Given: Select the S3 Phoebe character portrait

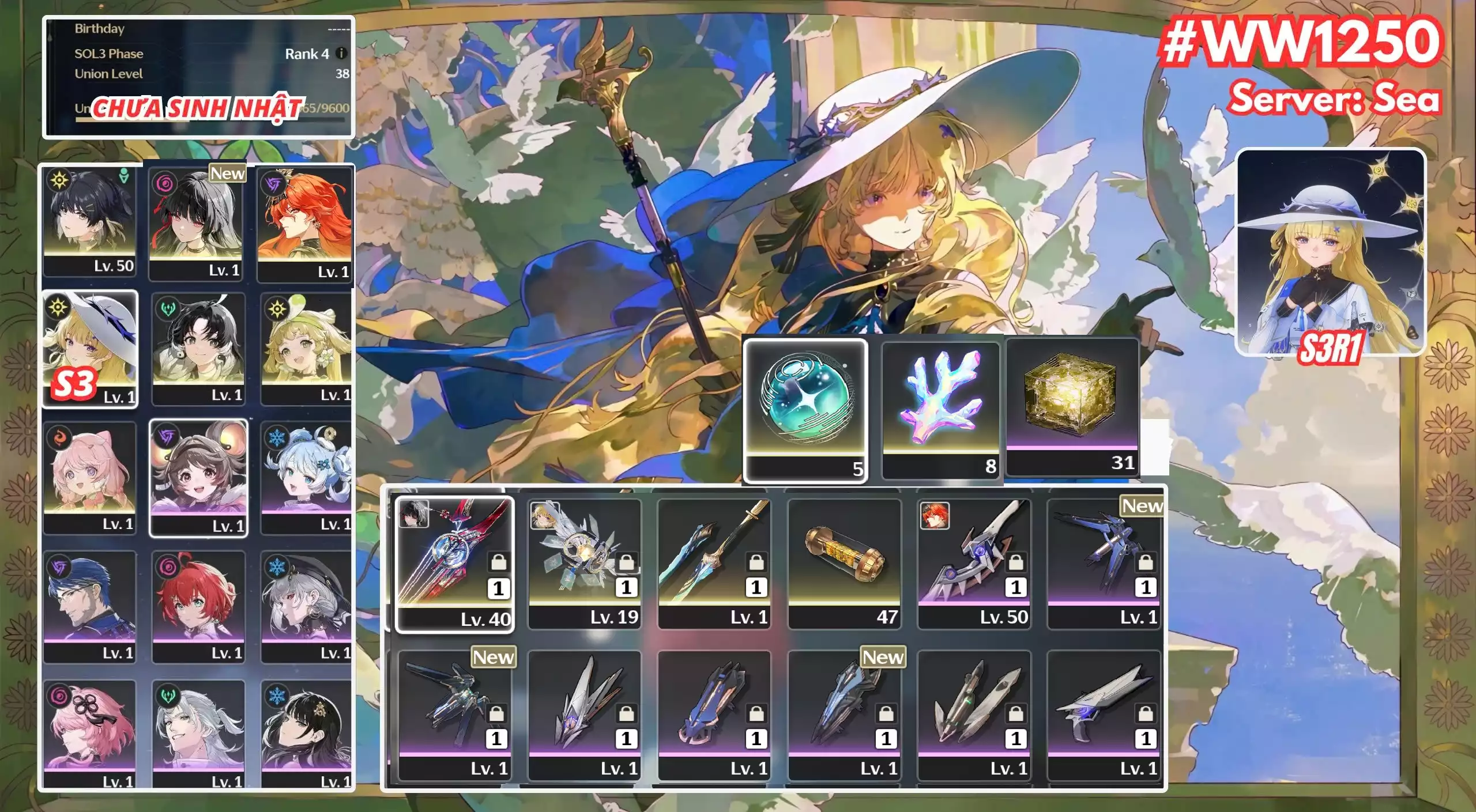Looking at the screenshot, I should (x=89, y=348).
